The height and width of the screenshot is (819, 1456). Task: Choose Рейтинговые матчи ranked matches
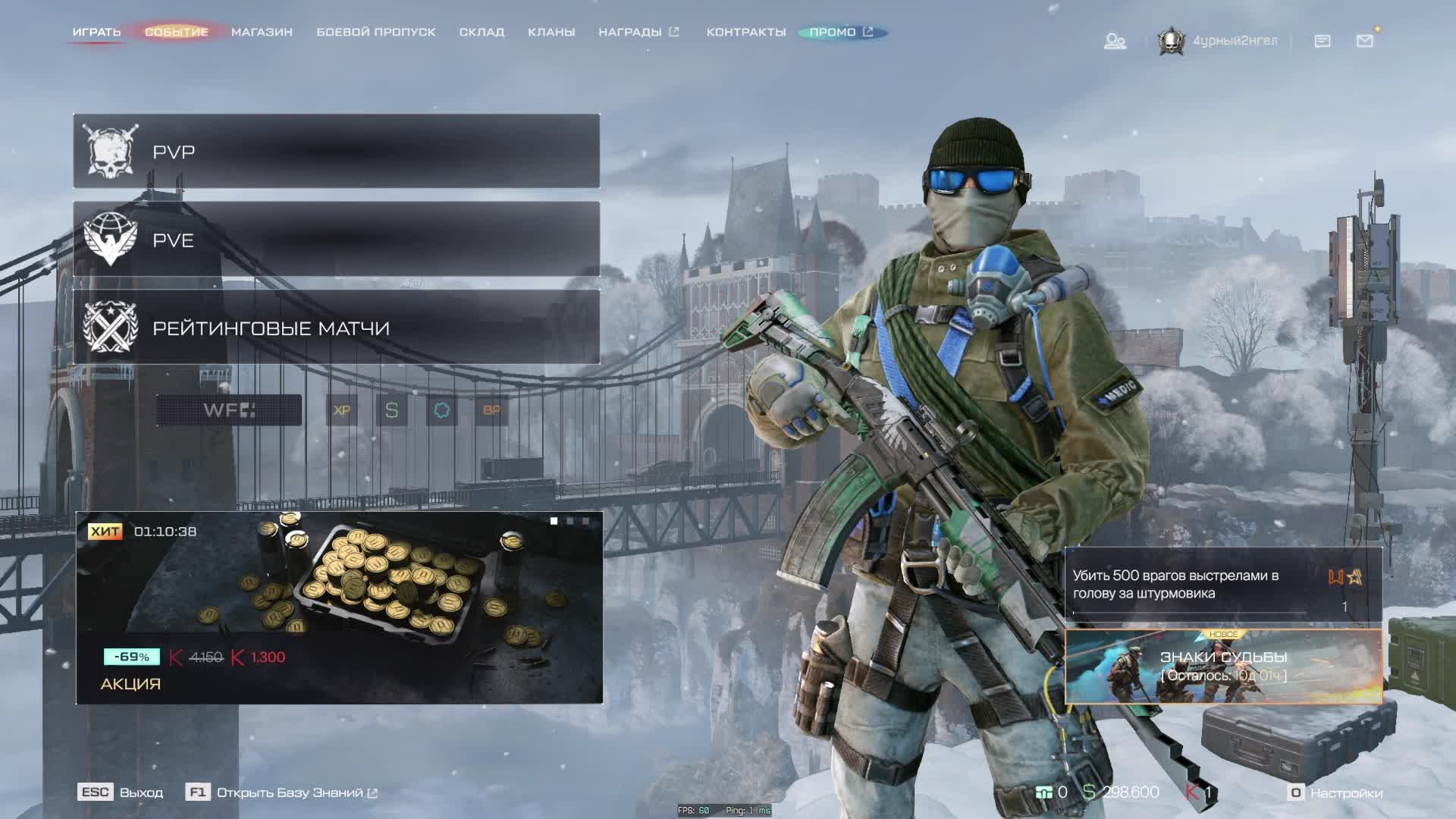tap(336, 328)
